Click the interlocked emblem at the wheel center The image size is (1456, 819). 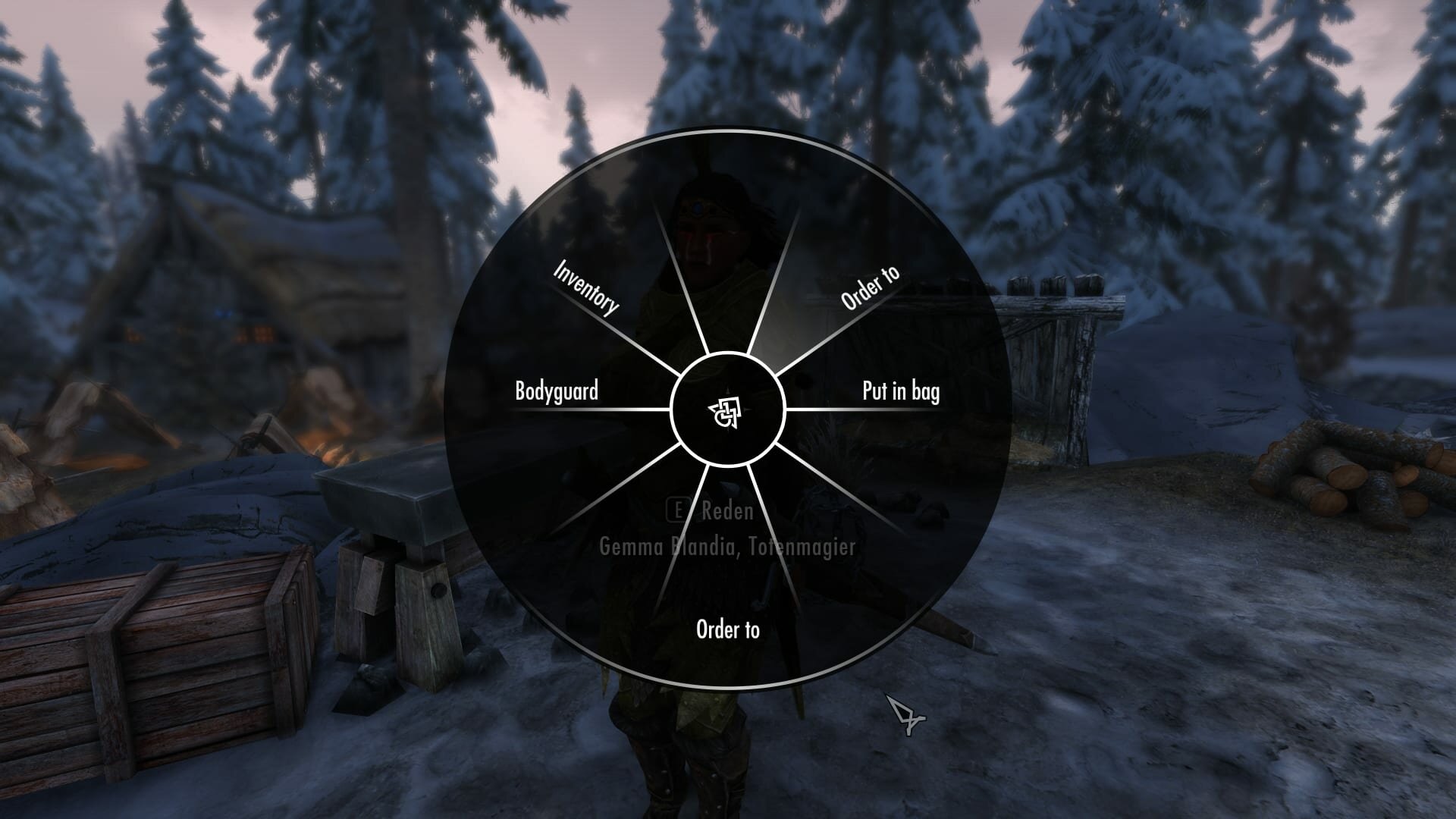click(726, 413)
